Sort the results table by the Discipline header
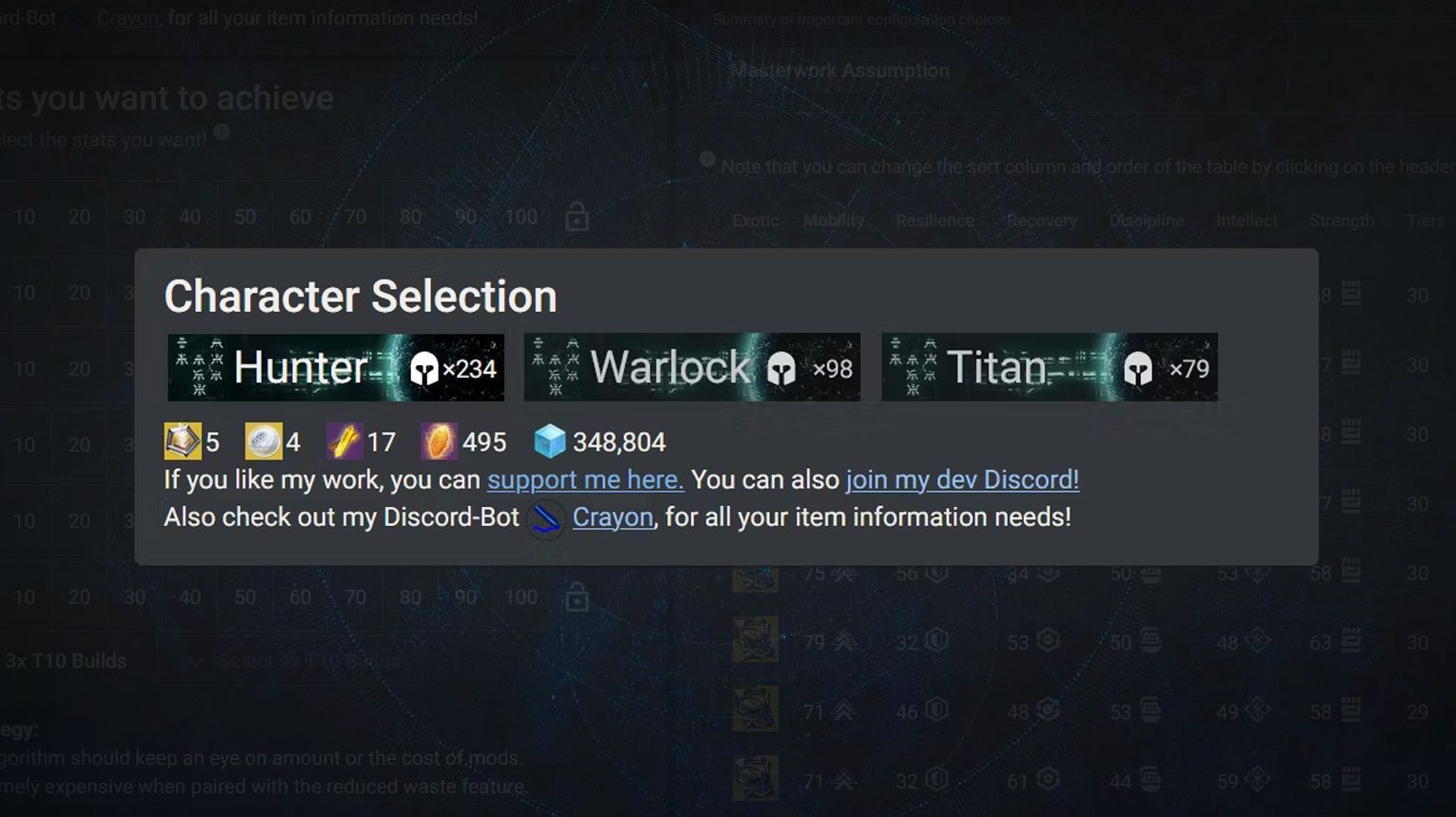Screen dimensions: 1456x817 tap(1146, 220)
